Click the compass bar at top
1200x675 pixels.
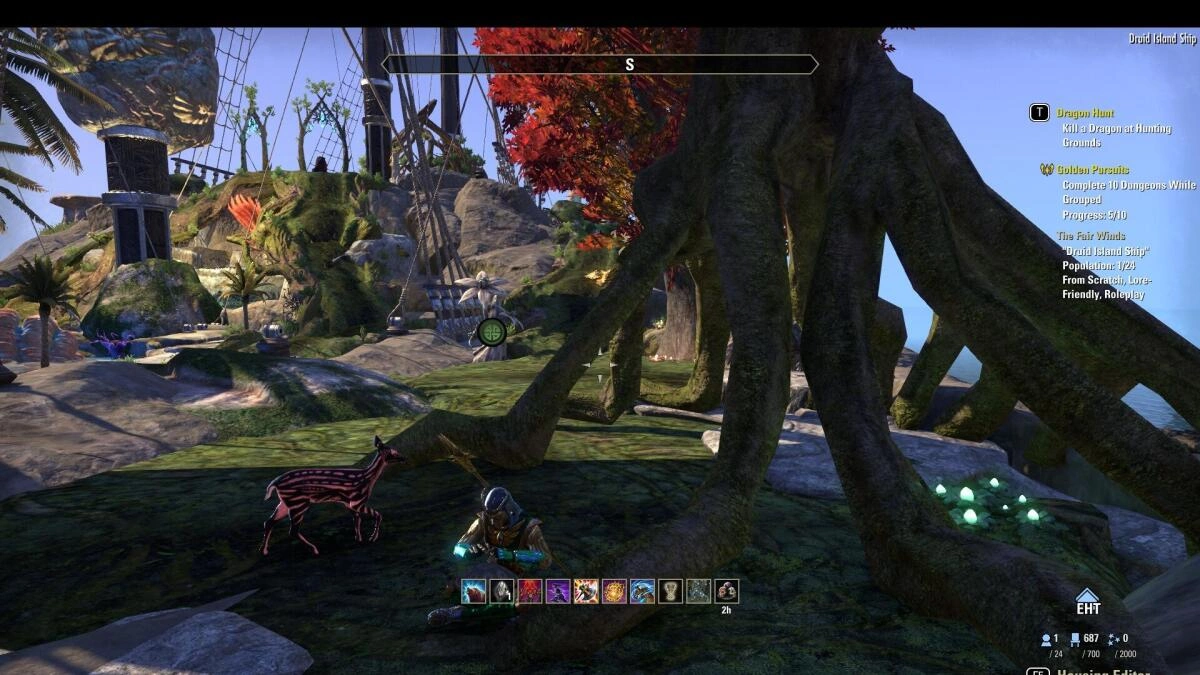coord(600,65)
